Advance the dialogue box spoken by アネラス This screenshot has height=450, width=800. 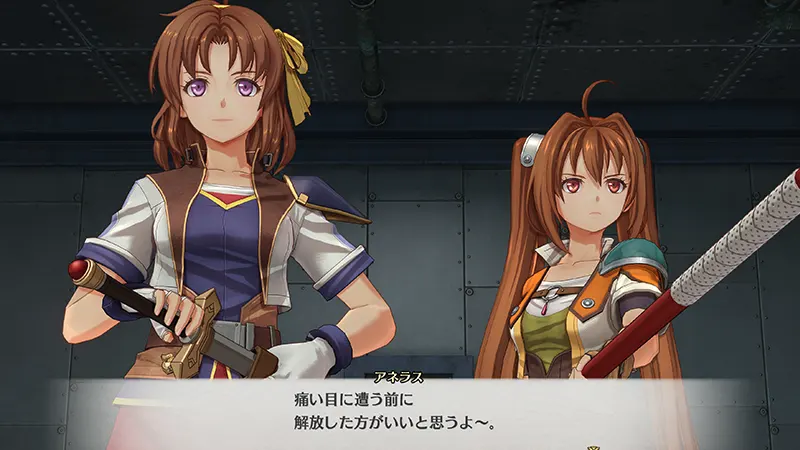point(400,412)
